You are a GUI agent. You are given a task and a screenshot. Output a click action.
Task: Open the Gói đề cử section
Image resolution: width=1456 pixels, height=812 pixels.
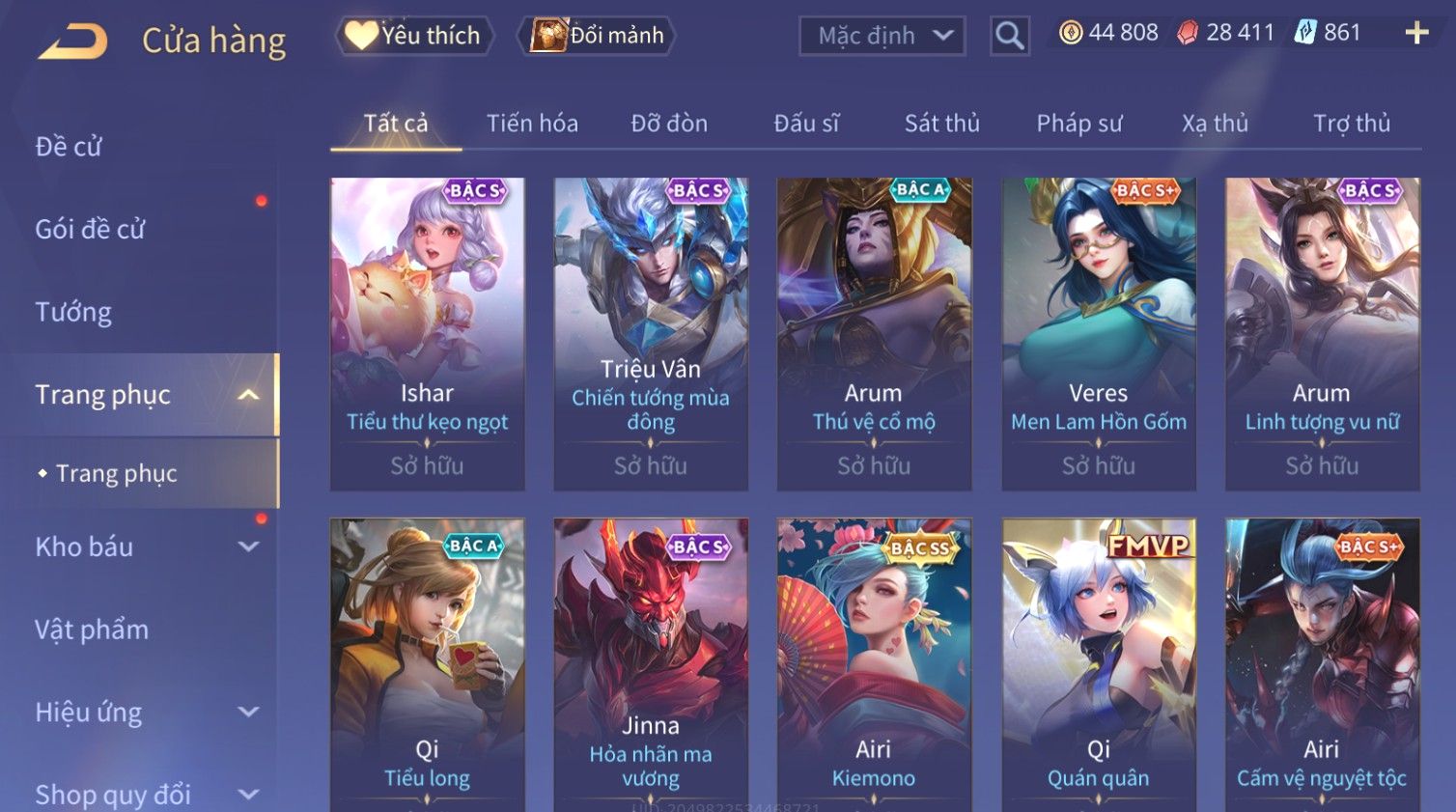(x=90, y=230)
